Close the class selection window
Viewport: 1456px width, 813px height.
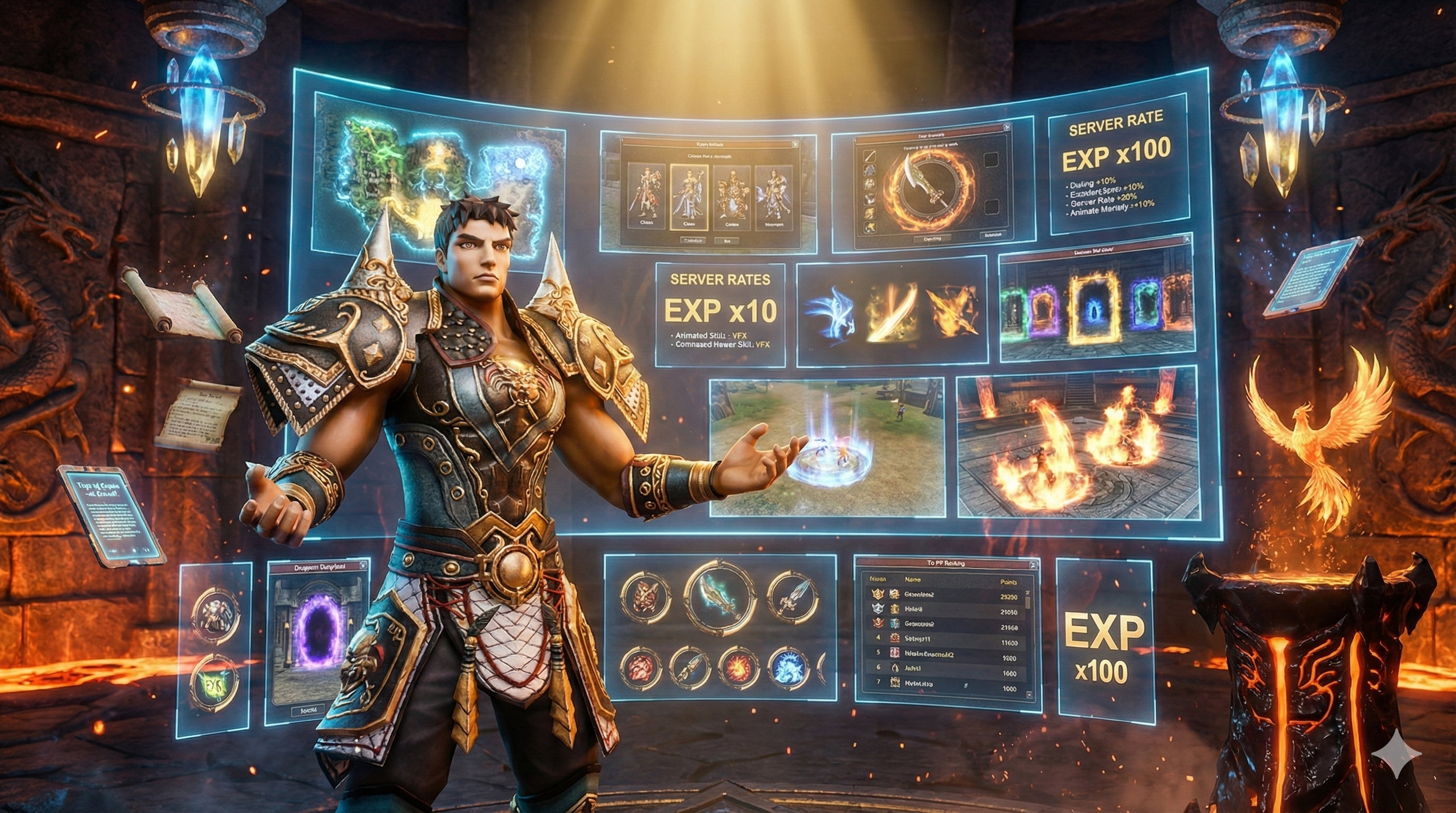pyautogui.click(x=796, y=143)
